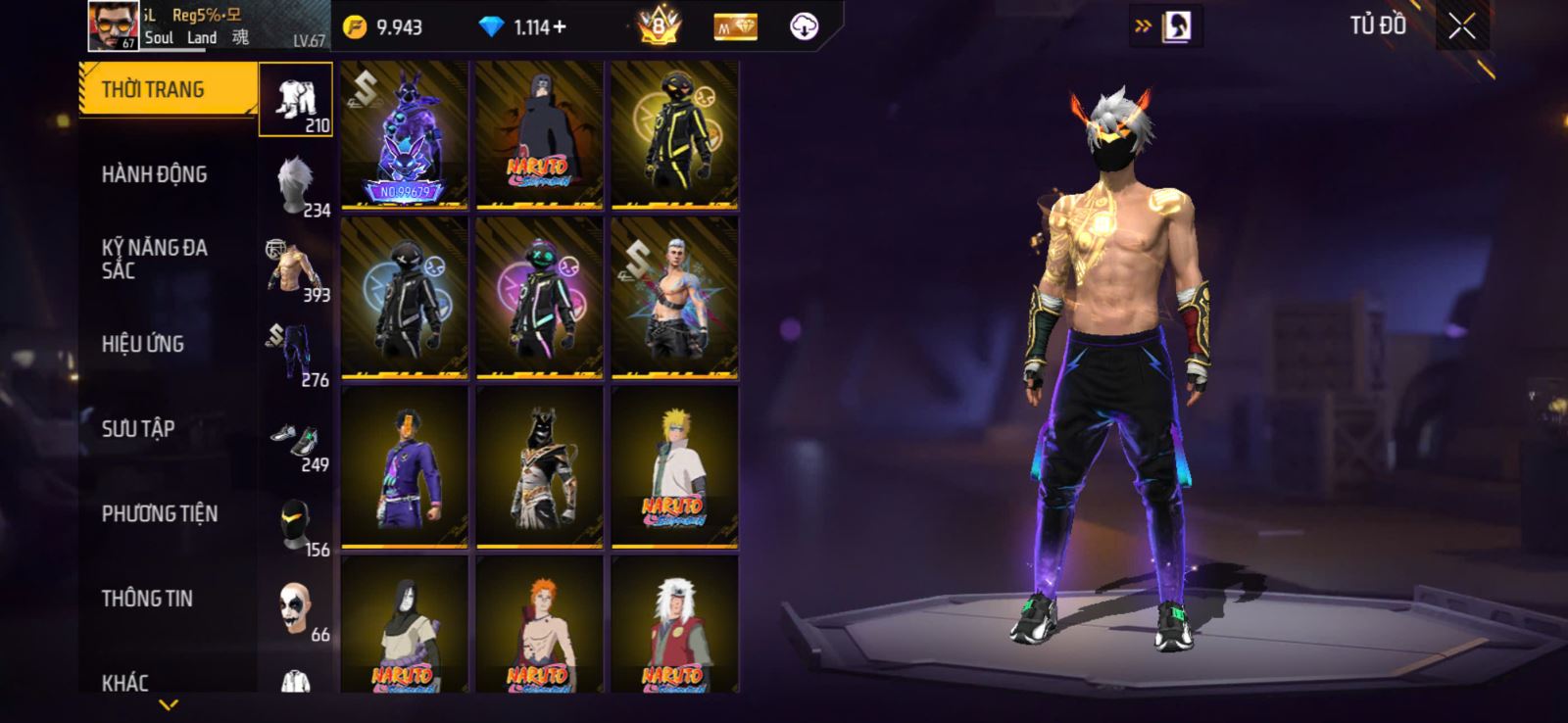Click the blue diamond currency icon
This screenshot has width=1568, height=723.
pos(491,27)
